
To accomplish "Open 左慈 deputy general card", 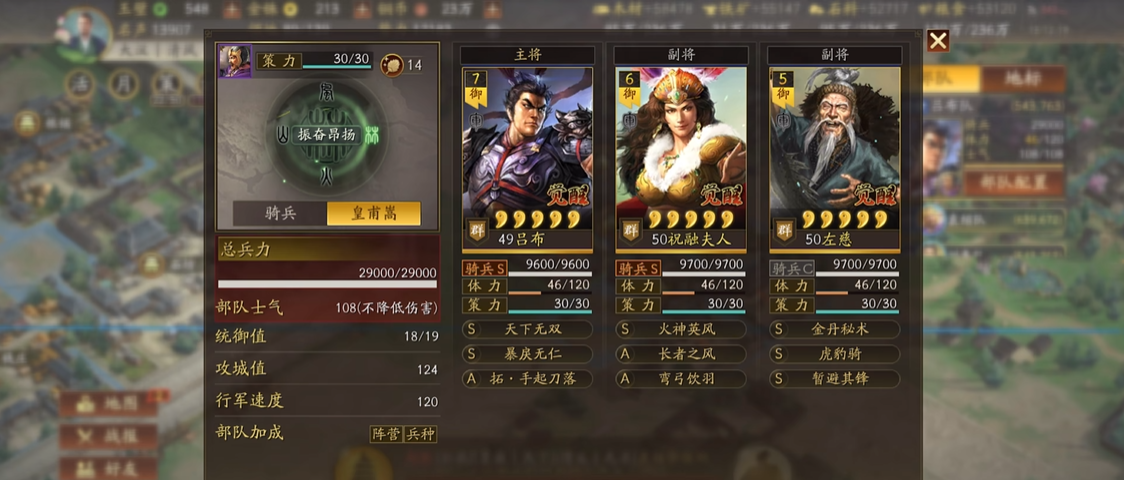I will 834,158.
